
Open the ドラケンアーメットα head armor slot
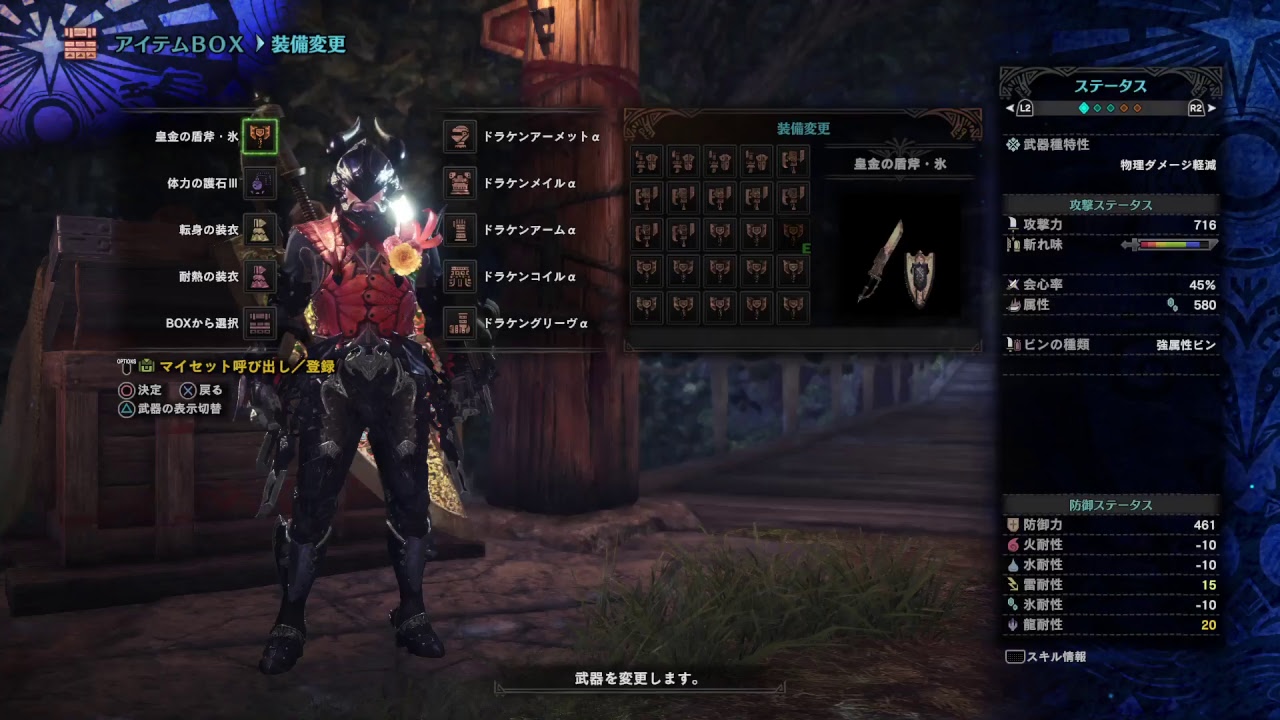(458, 136)
